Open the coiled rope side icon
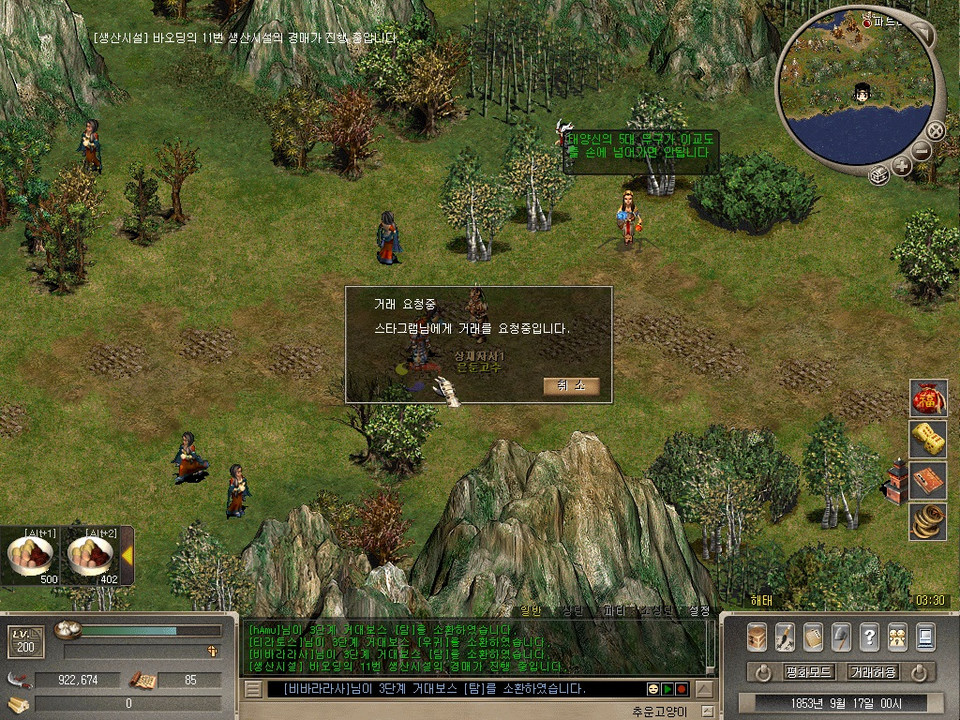 (929, 521)
